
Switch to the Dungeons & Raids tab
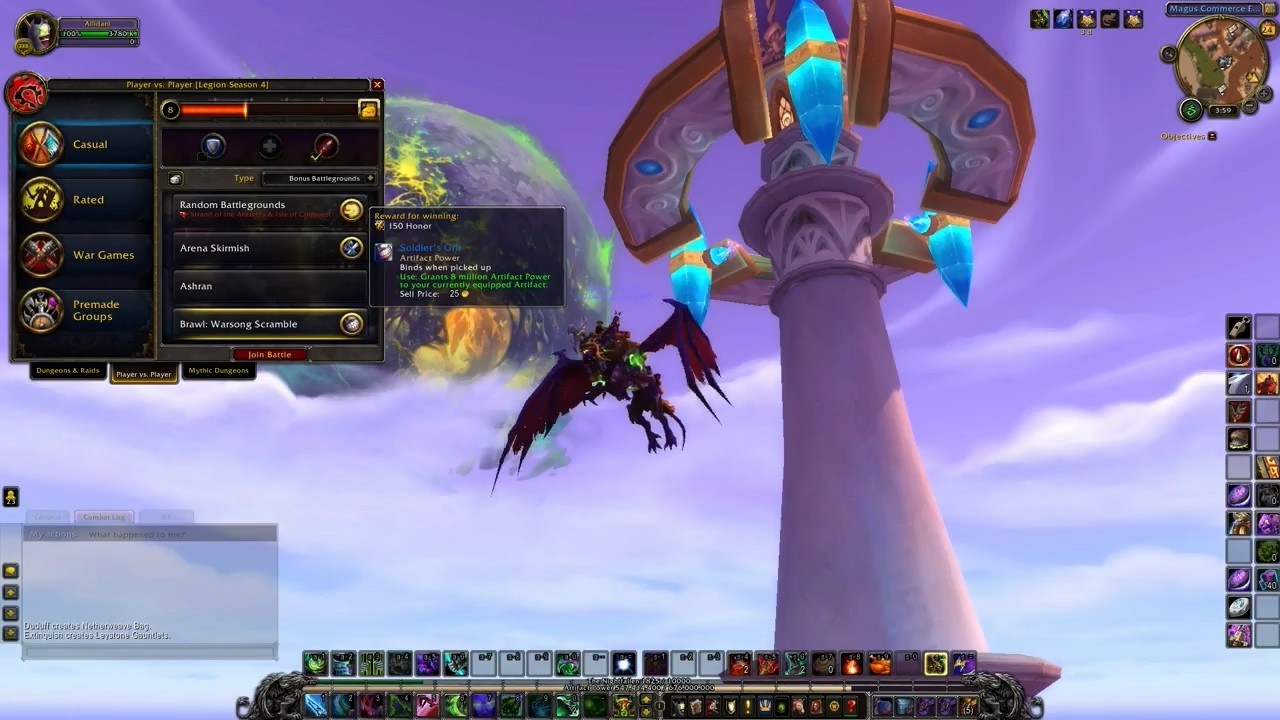point(68,371)
